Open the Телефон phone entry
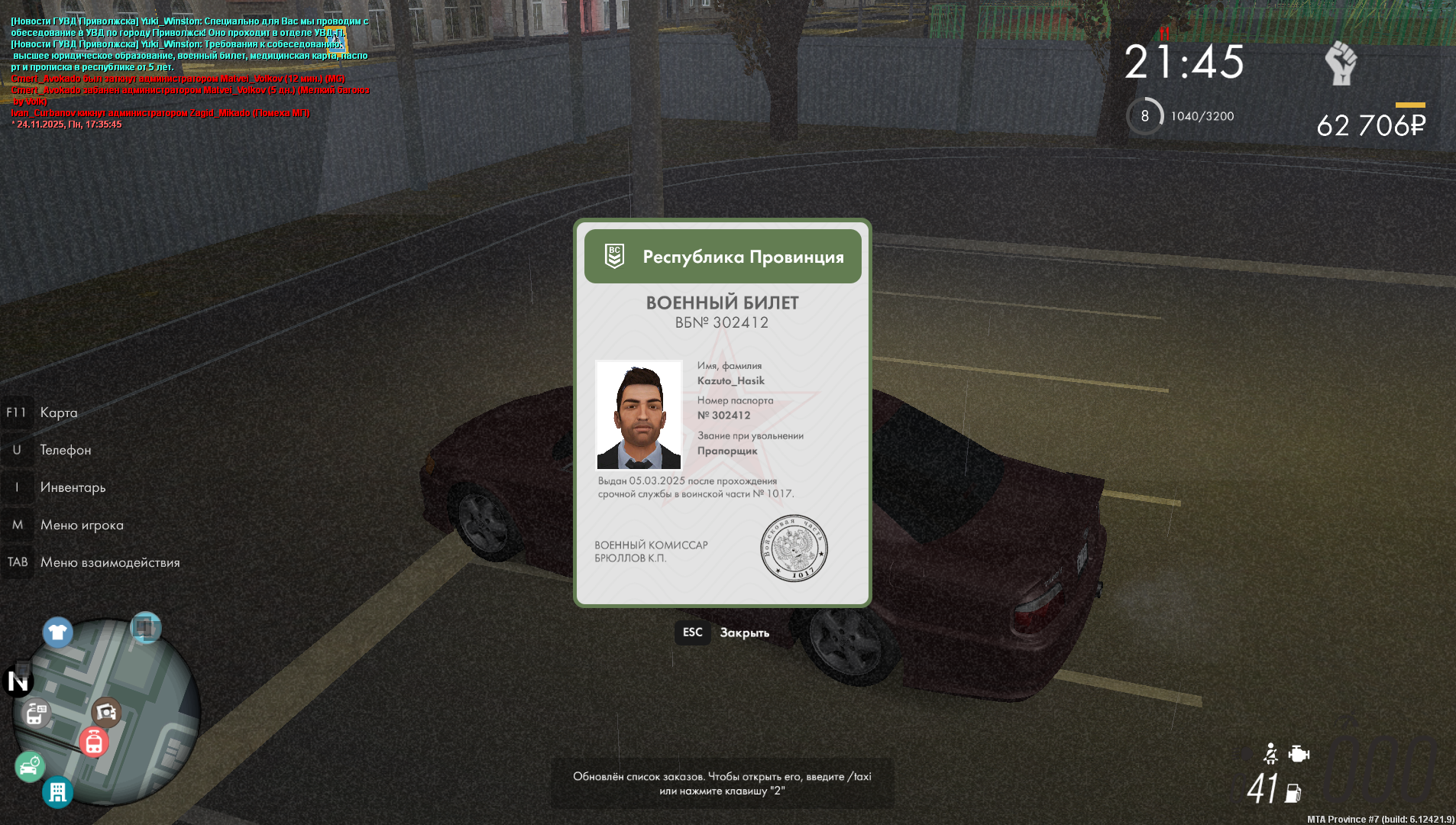 [x=65, y=450]
